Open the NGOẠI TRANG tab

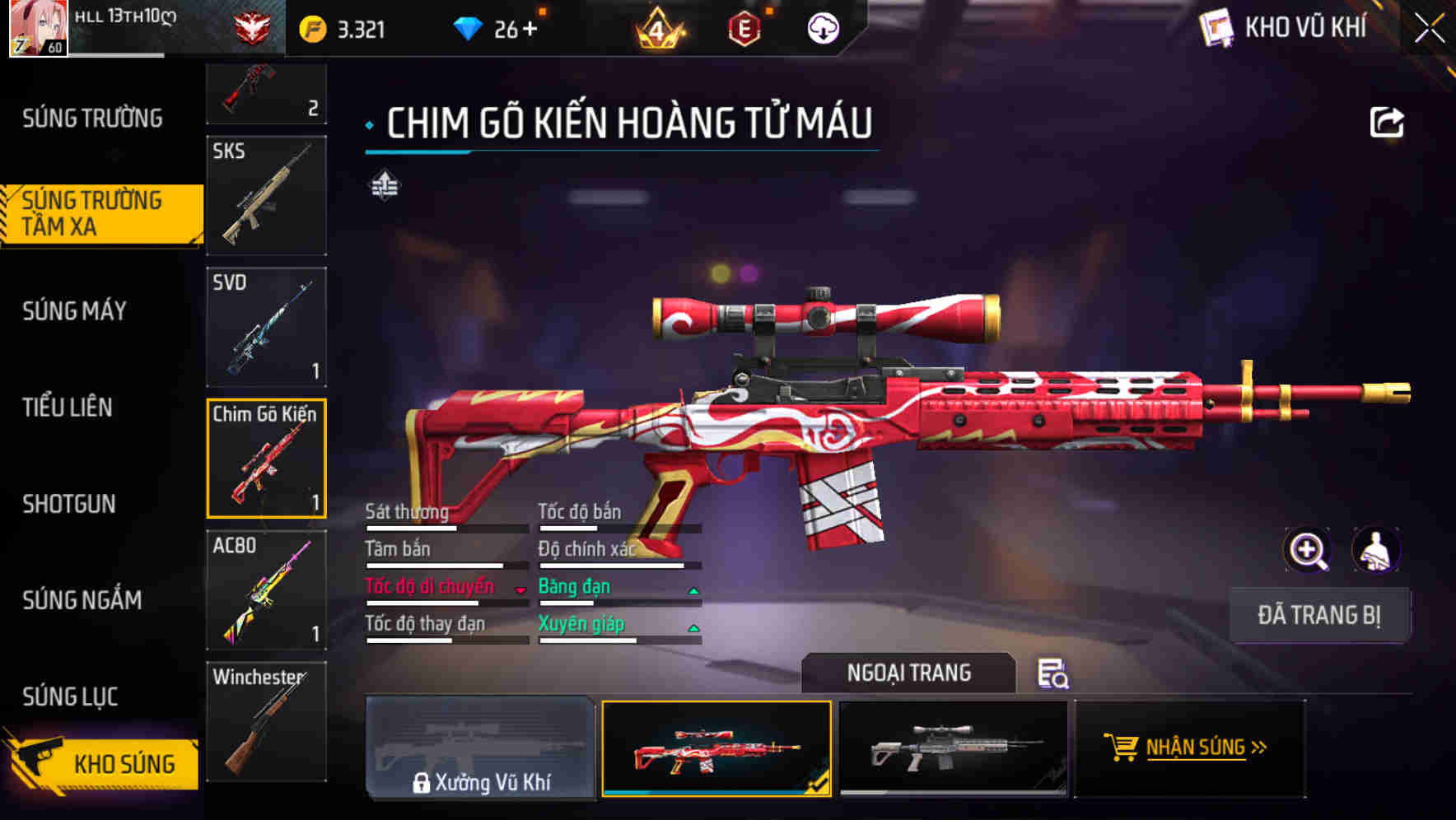pyautogui.click(x=909, y=673)
